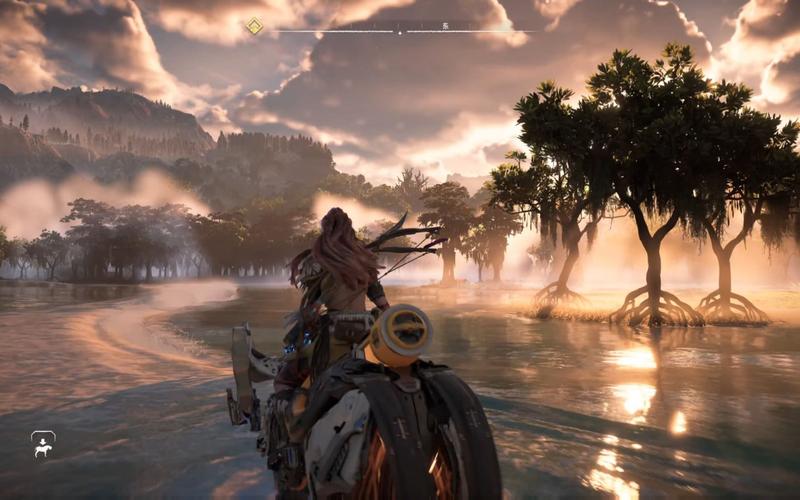Screen dimensions: 800x500
Task: Activate the mount dismount icon
Action: coord(43,444)
